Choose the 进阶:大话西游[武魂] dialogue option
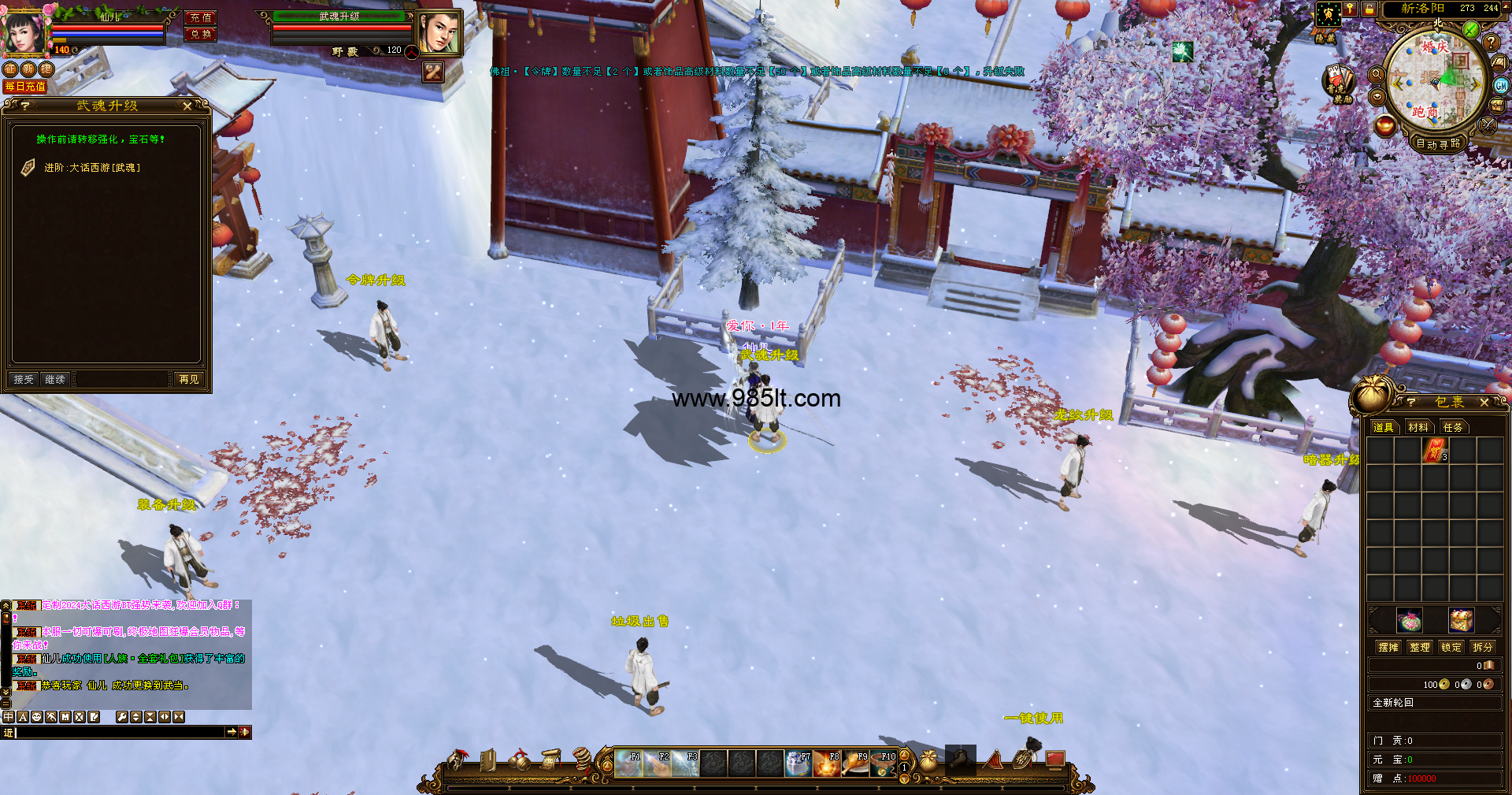The width and height of the screenshot is (1512, 795). (92, 168)
